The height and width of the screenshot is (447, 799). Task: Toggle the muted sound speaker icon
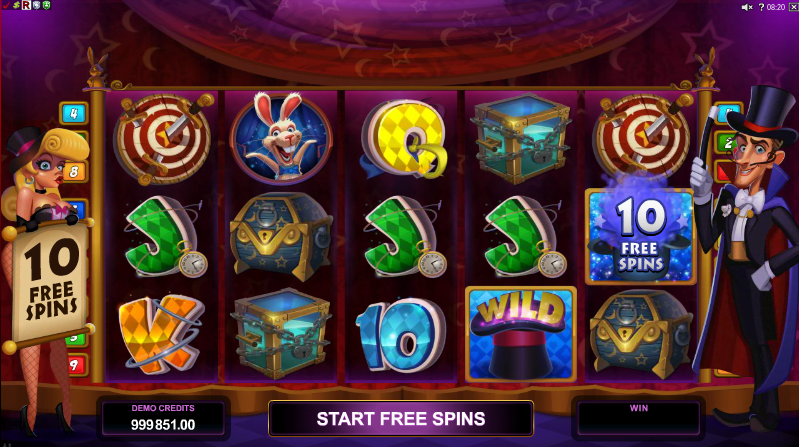[746, 7]
